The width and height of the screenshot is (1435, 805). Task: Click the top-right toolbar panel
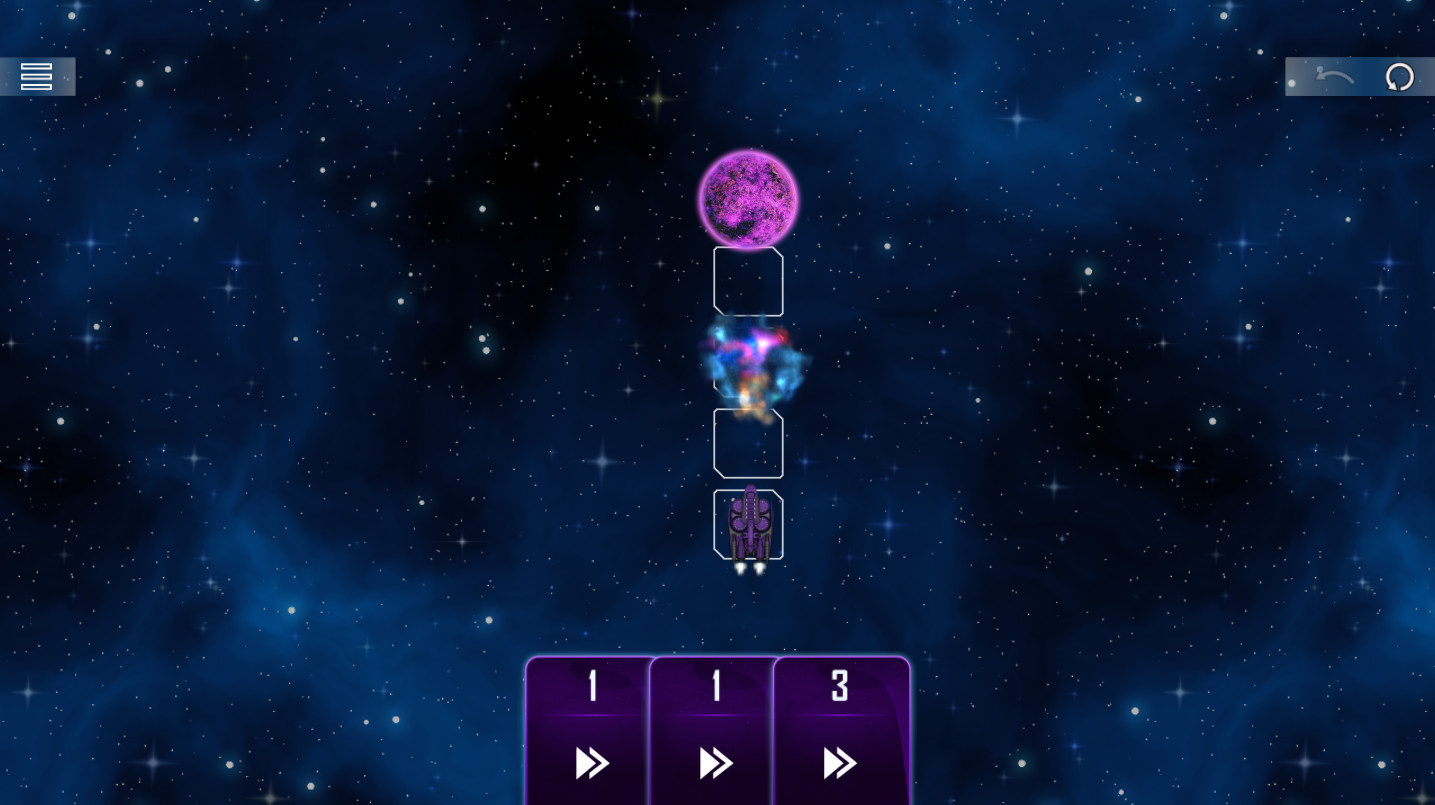[x=1360, y=76]
